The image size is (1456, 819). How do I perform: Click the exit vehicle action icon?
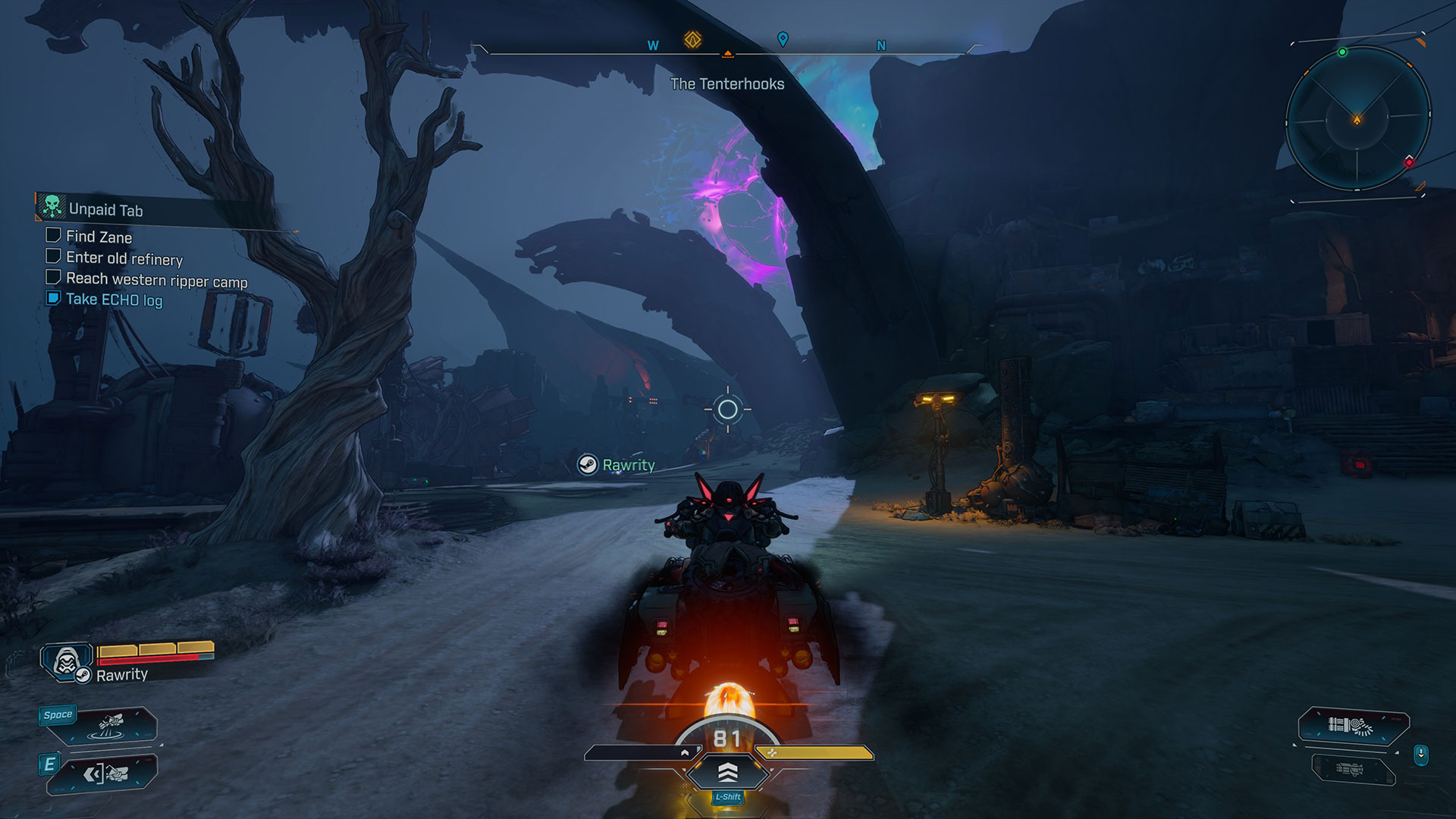105,773
